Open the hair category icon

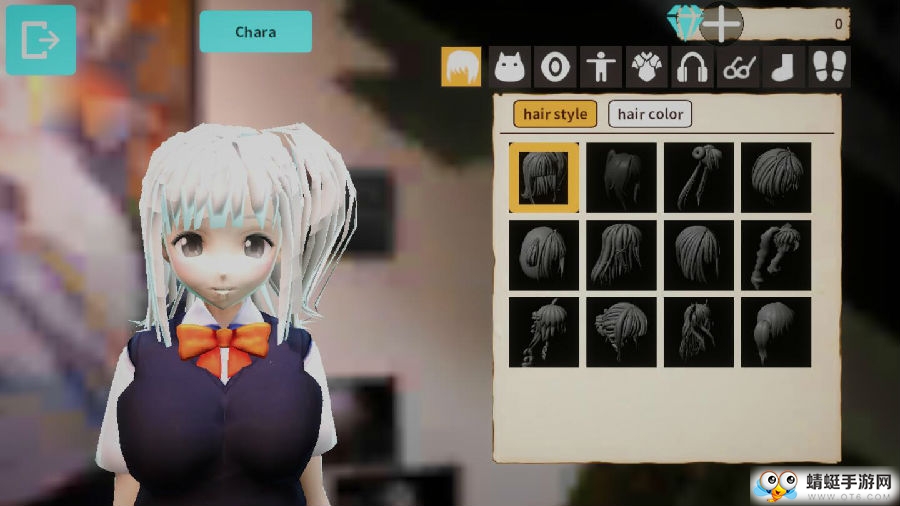pos(461,67)
